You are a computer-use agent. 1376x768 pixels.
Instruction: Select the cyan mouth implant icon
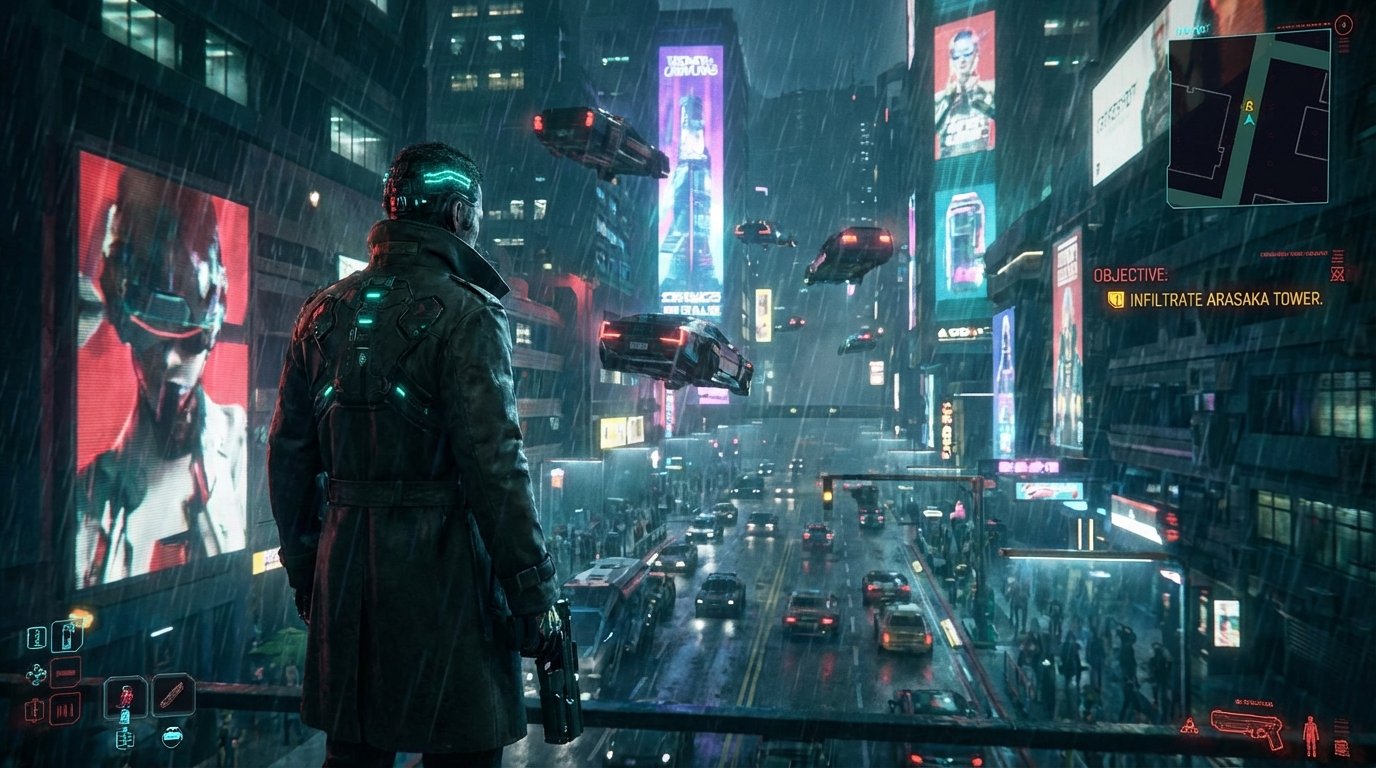tap(173, 737)
